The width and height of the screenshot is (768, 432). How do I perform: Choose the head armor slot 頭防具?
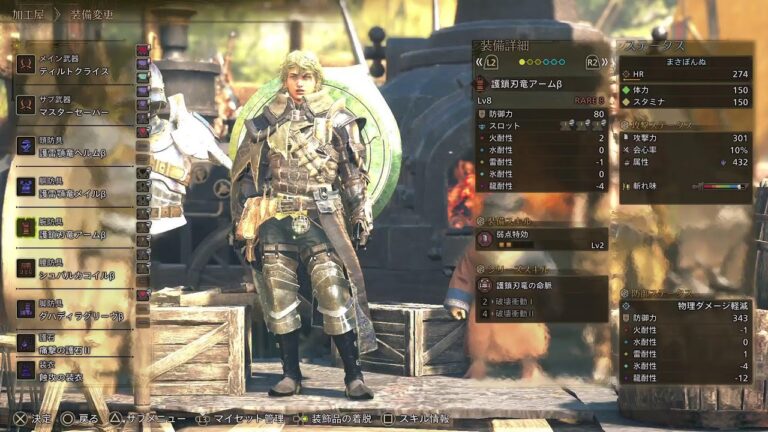(x=75, y=146)
